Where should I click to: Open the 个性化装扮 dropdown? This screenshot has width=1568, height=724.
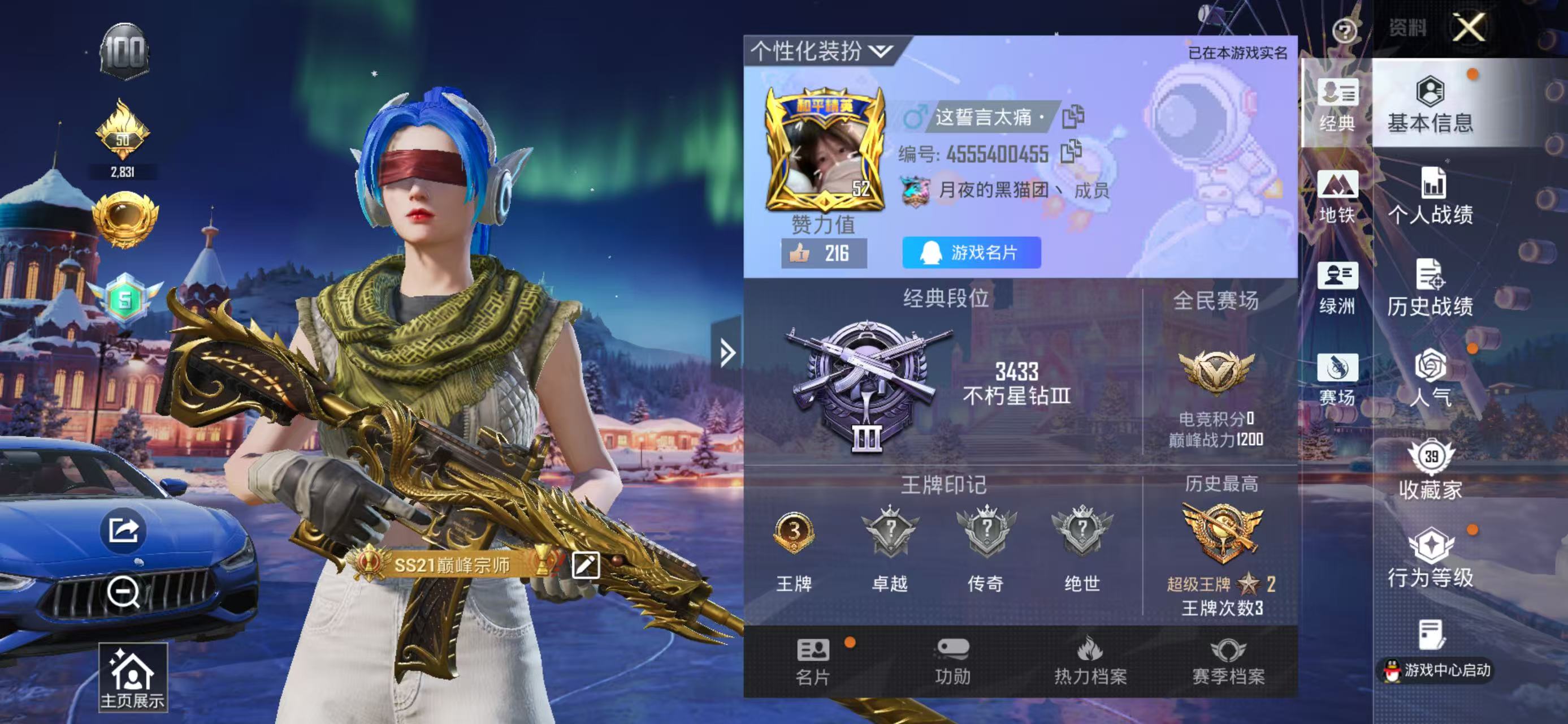[822, 51]
